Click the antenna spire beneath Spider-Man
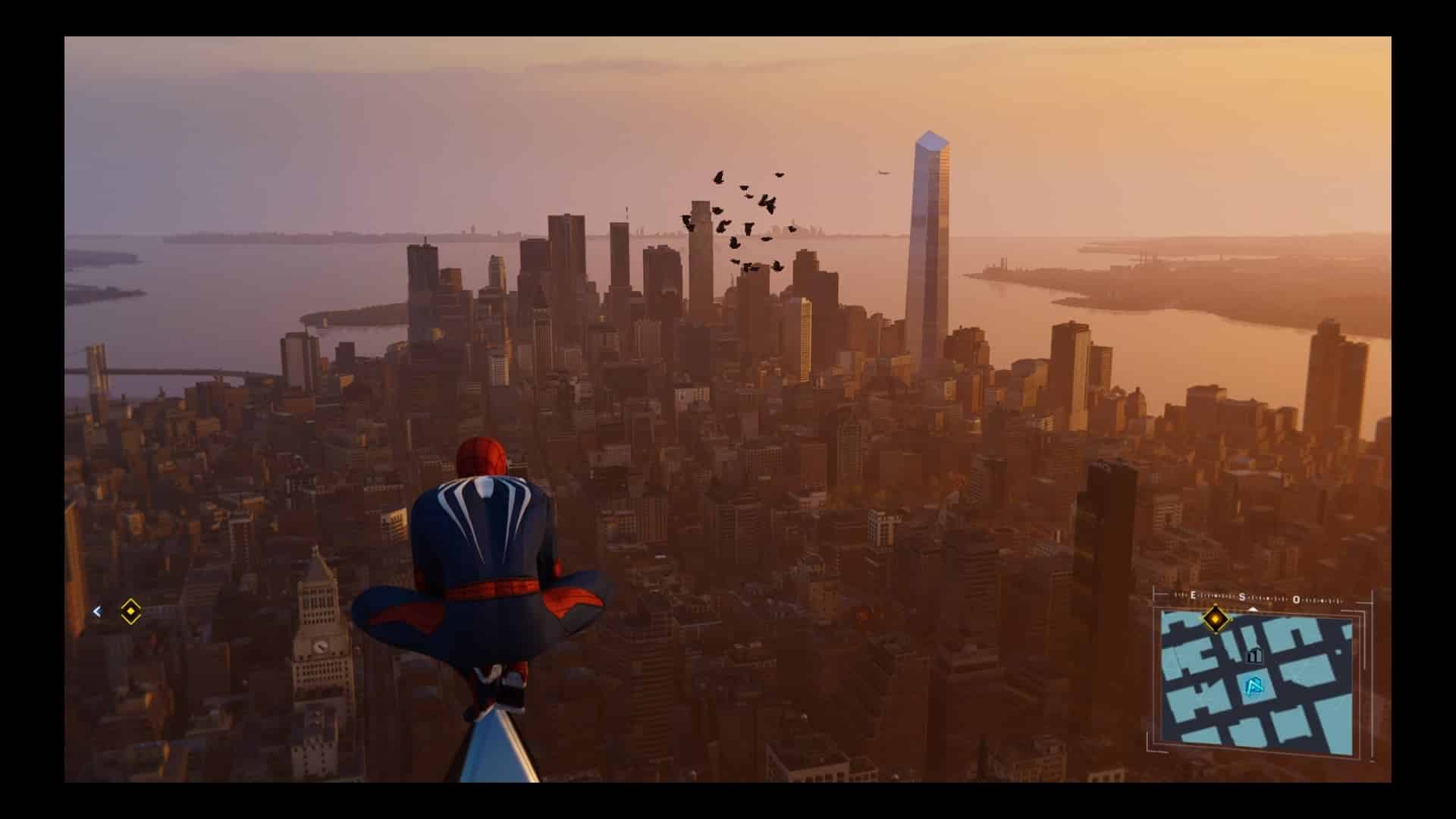The width and height of the screenshot is (1456, 819). point(497,751)
